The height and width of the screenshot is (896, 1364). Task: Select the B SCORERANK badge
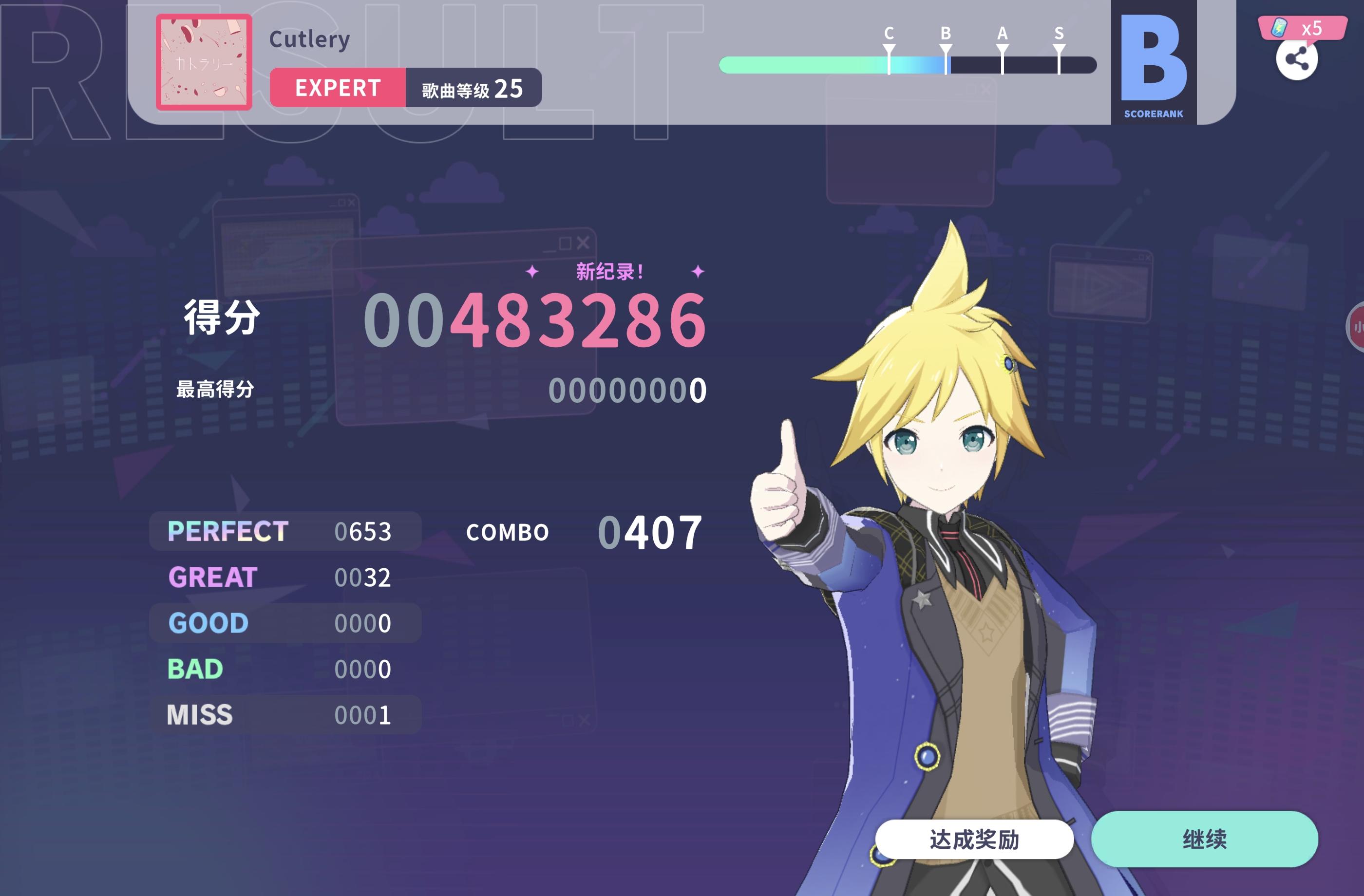click(x=1154, y=63)
